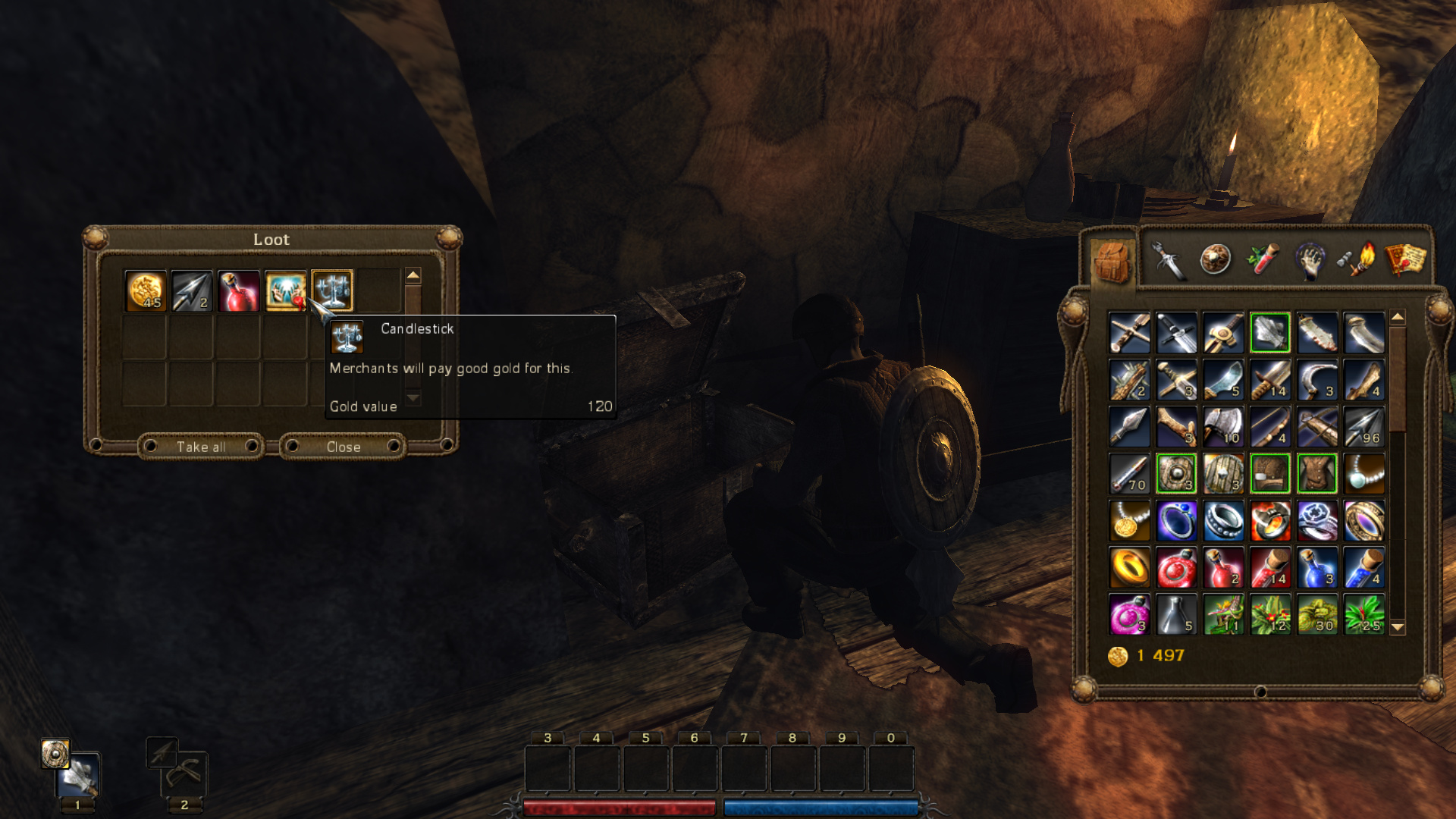Pick up the 45 gold coins
Viewport: 1456px width, 819px height.
point(146,290)
